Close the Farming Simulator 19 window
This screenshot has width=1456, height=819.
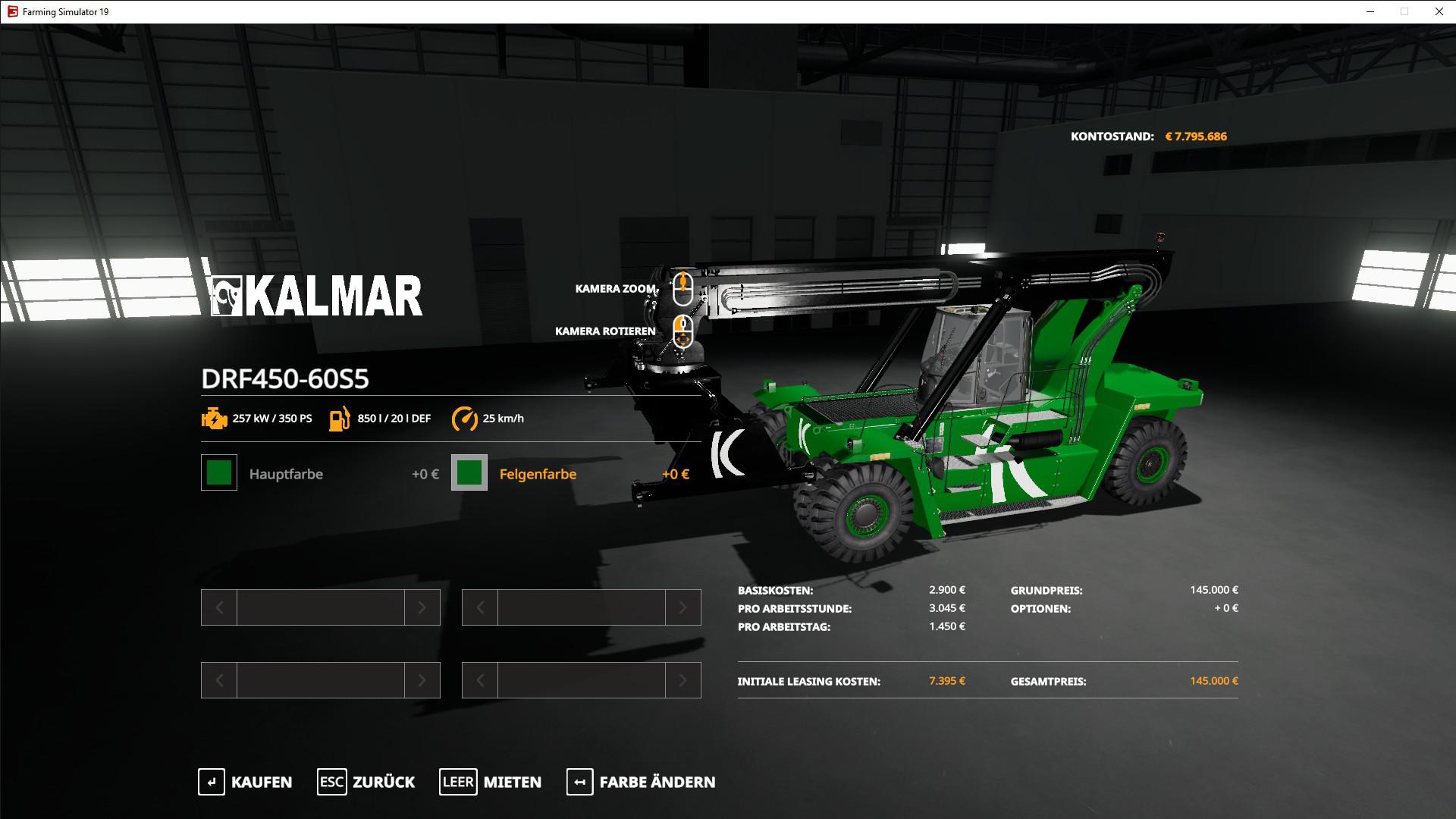1439,11
